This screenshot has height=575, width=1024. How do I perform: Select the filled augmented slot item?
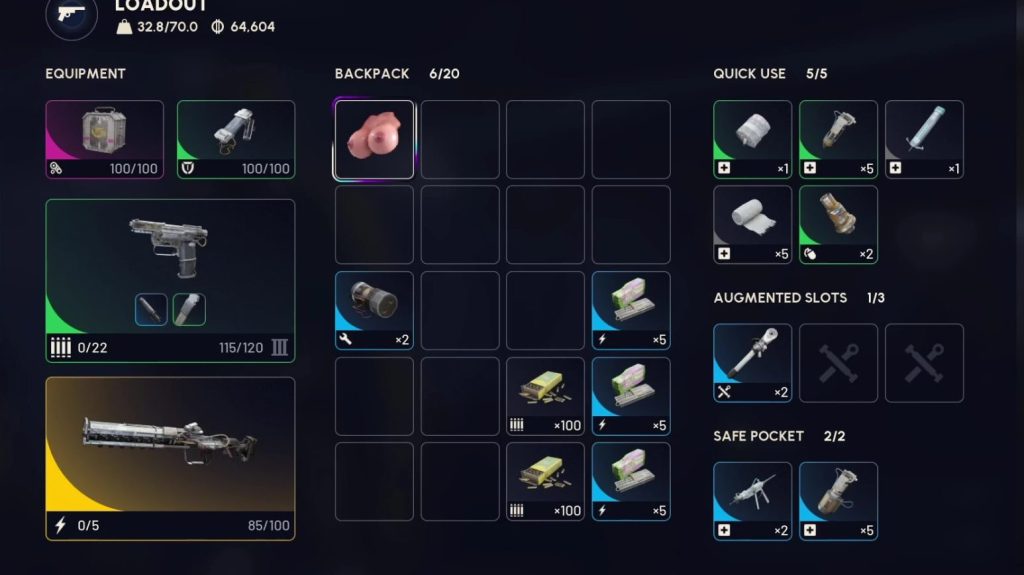[752, 362]
